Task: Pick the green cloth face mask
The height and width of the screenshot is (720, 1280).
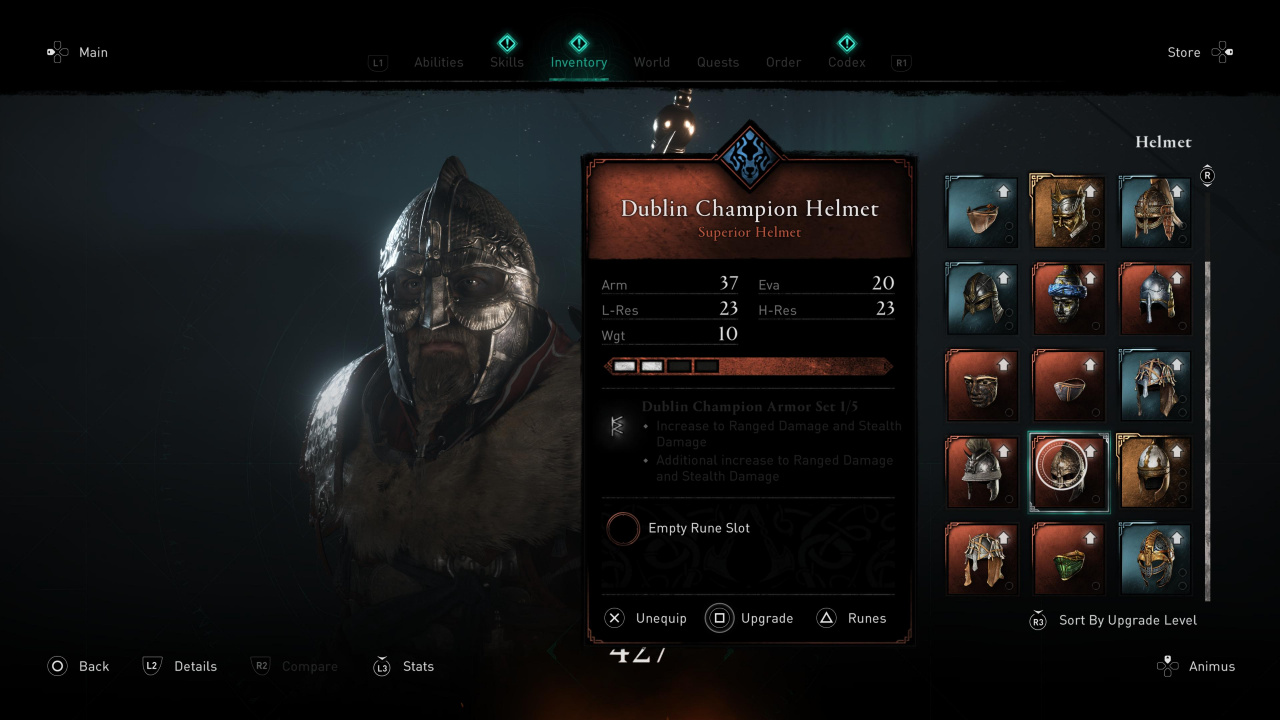Action: 1068,558
